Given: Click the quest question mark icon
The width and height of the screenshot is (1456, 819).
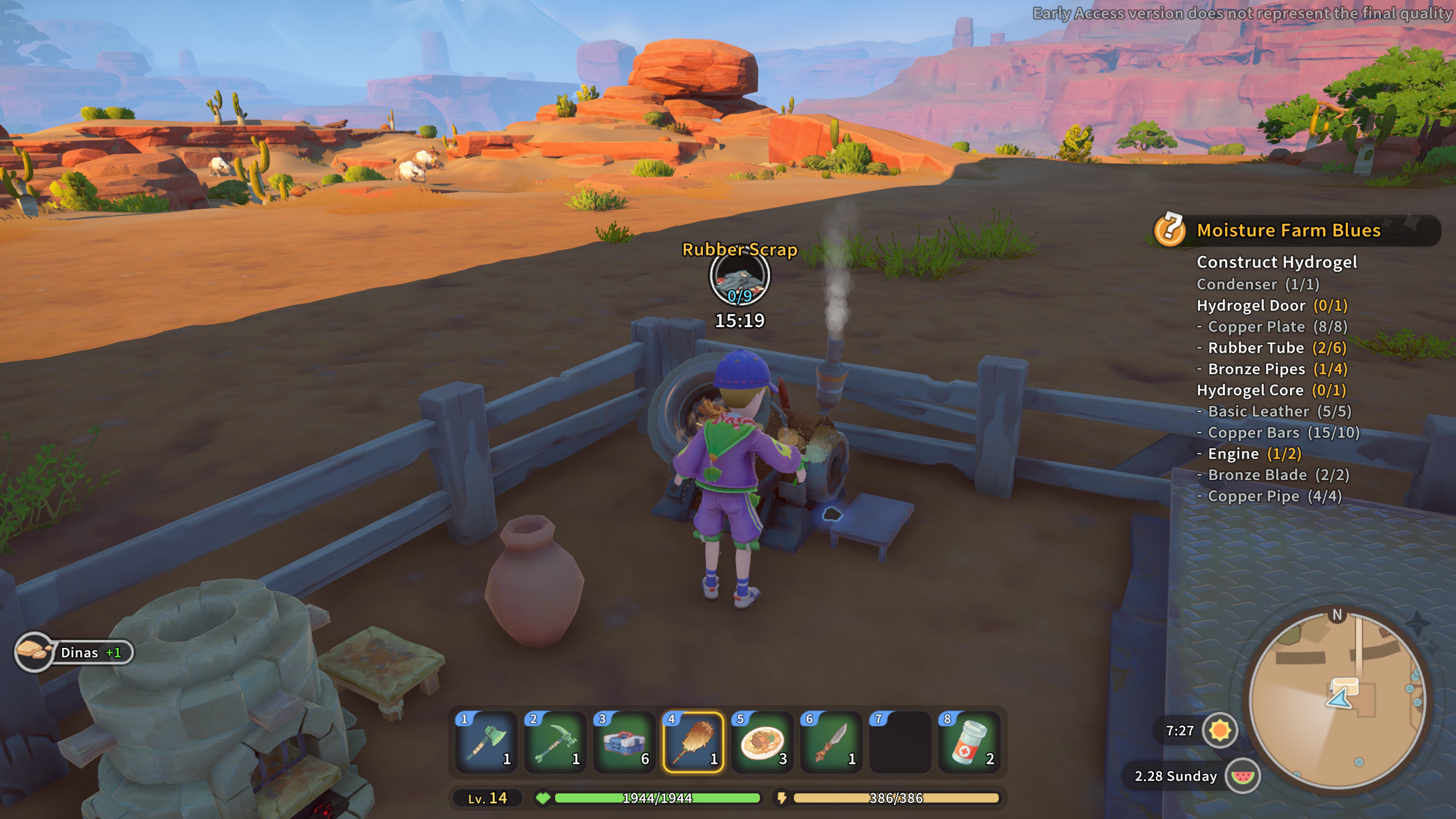Looking at the screenshot, I should (x=1170, y=229).
